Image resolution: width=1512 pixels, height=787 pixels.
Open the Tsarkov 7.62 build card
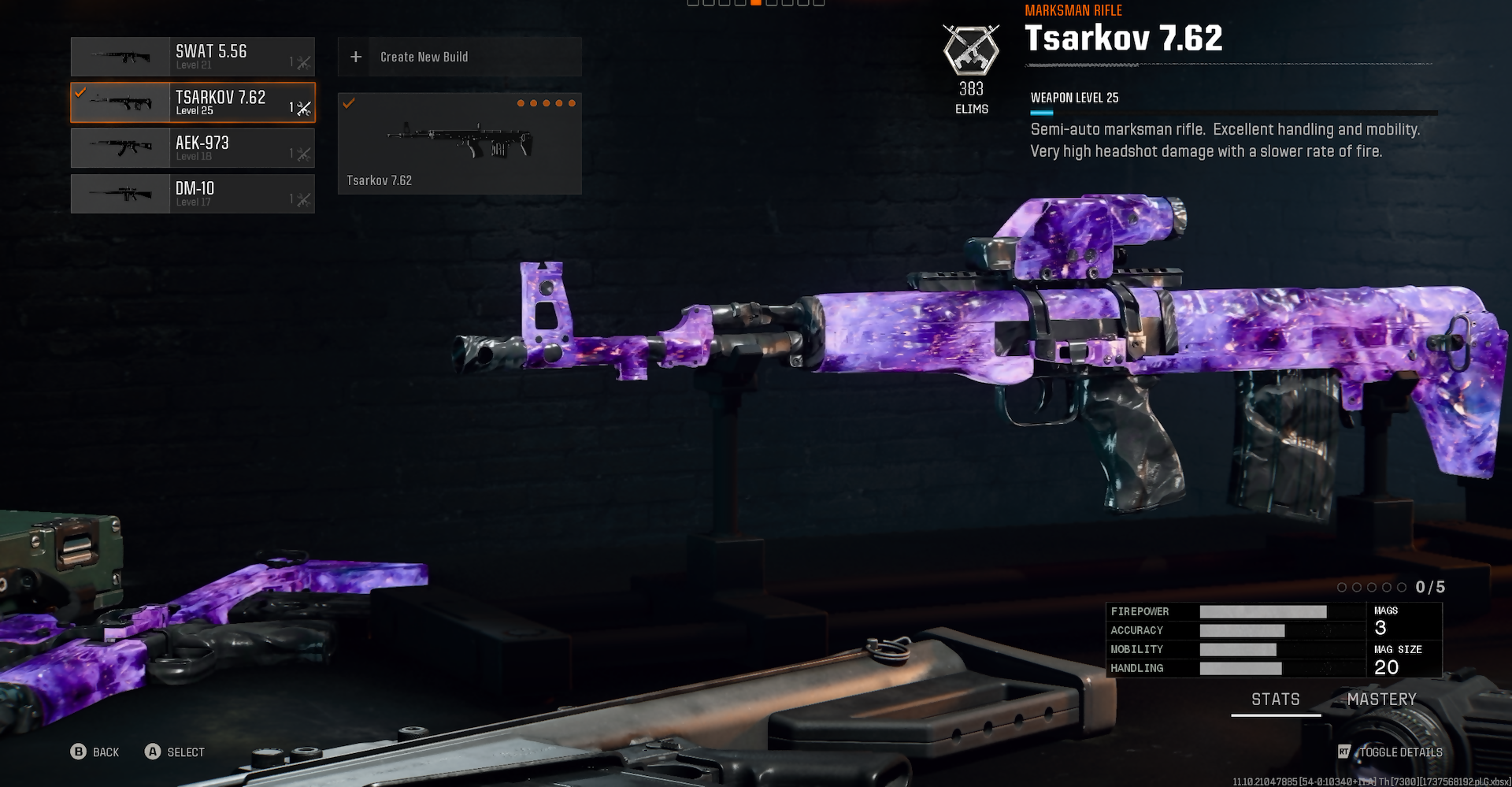(459, 143)
